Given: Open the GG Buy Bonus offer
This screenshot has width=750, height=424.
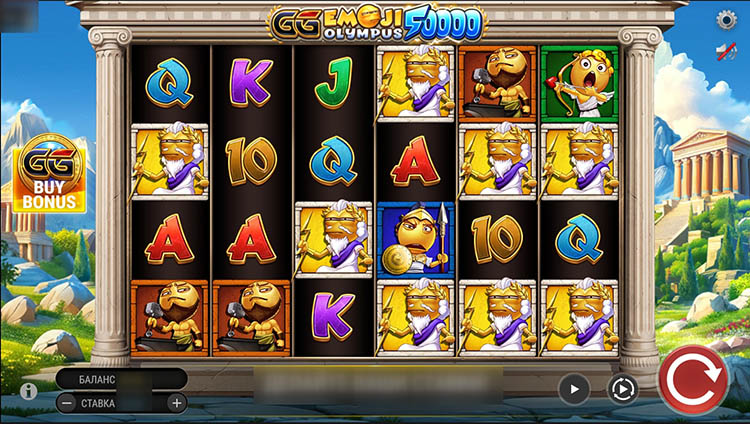Looking at the screenshot, I should point(49,175).
